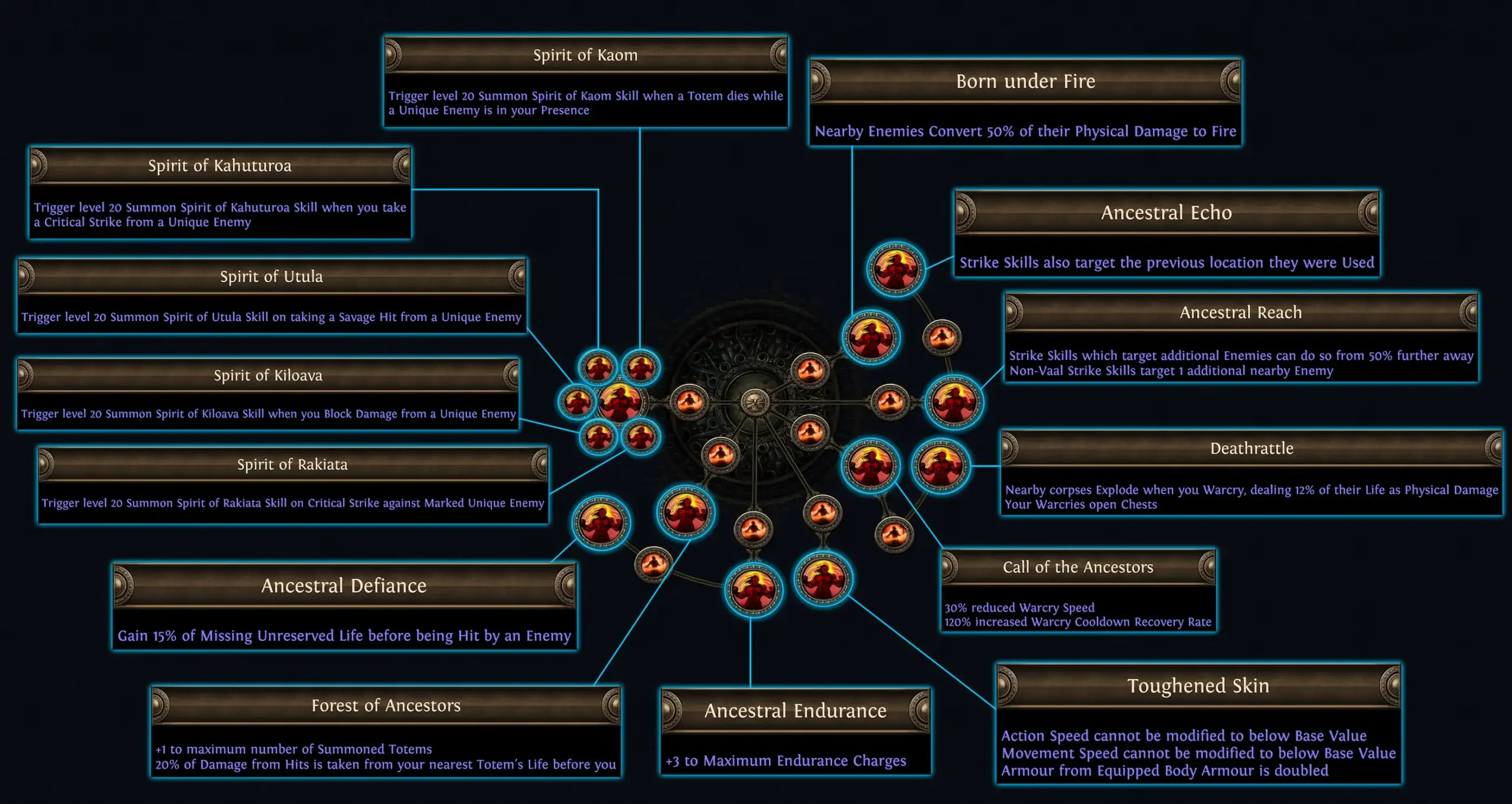Screen dimensions: 1512x804
Task: Select the Spirit of Rakiata skill node
Action: pyautogui.click(x=640, y=439)
